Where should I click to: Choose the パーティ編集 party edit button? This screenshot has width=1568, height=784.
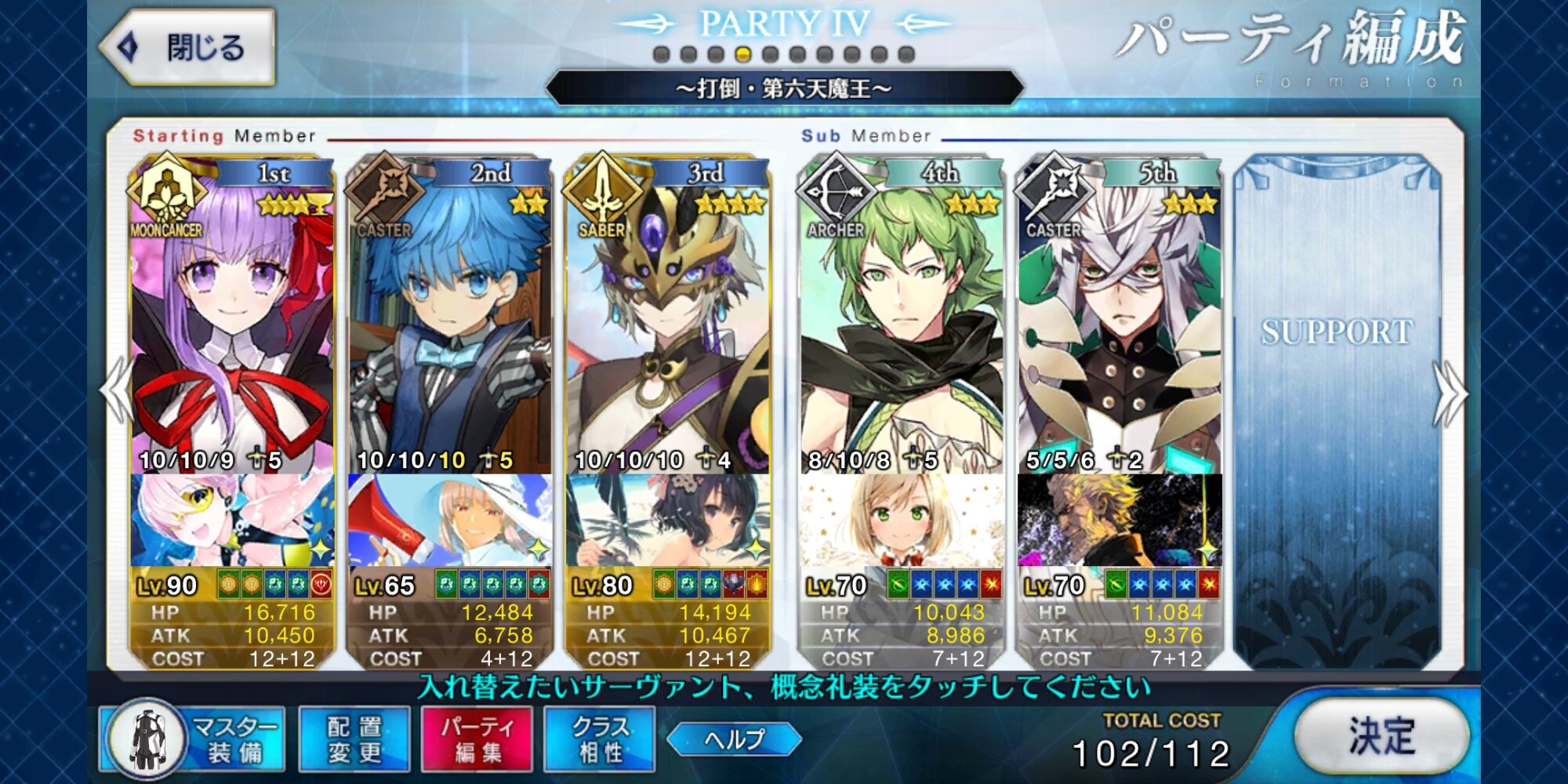(x=477, y=739)
